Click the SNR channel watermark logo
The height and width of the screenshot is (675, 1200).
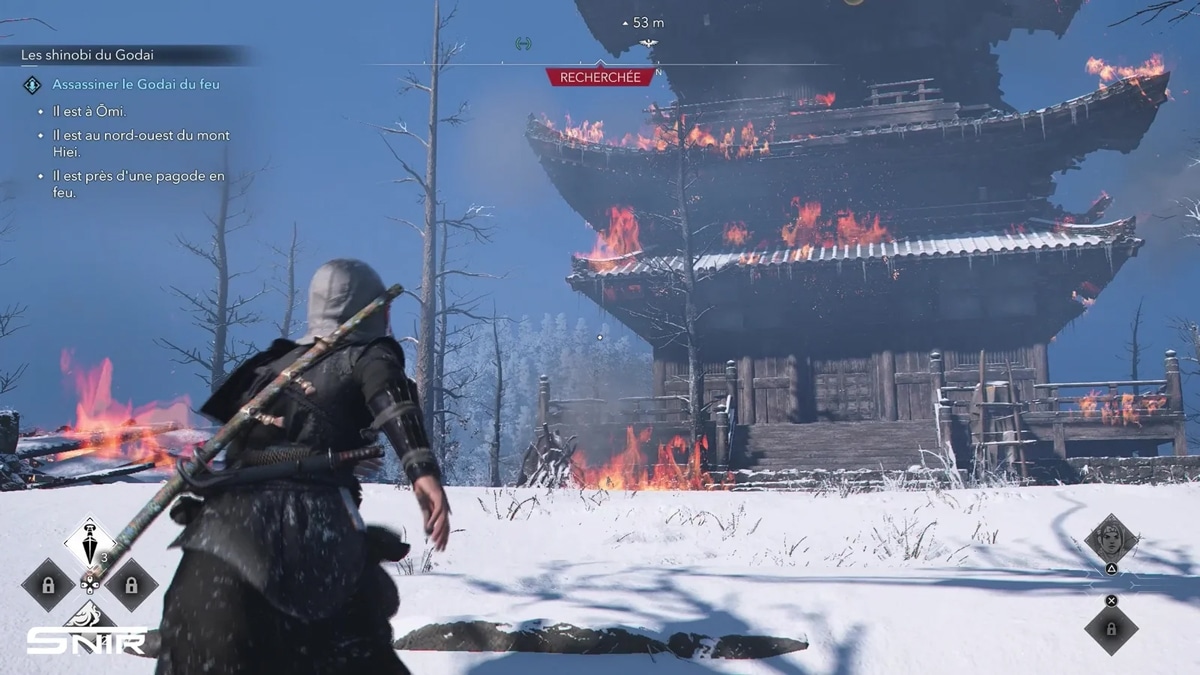pos(85,640)
